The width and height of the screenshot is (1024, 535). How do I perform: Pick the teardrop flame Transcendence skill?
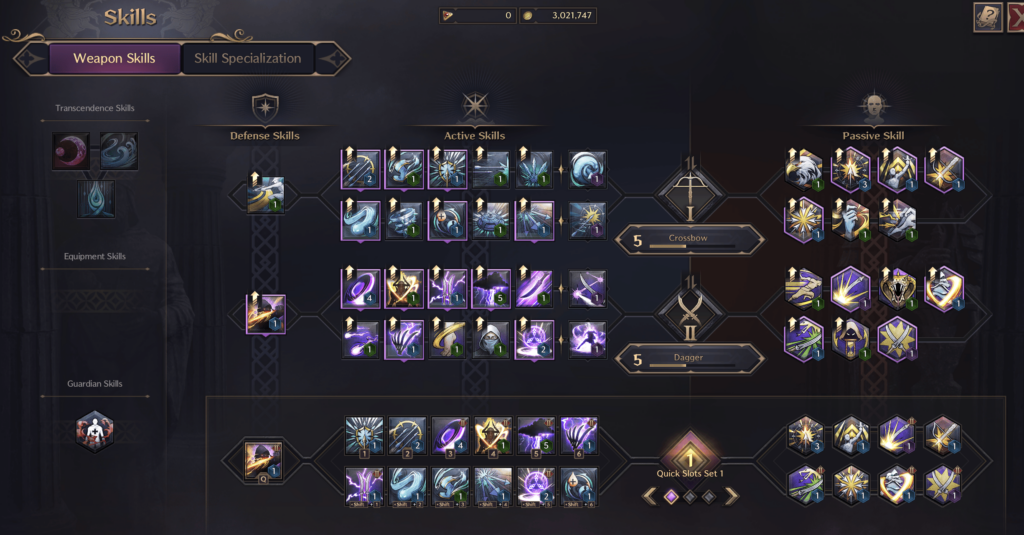pos(96,198)
